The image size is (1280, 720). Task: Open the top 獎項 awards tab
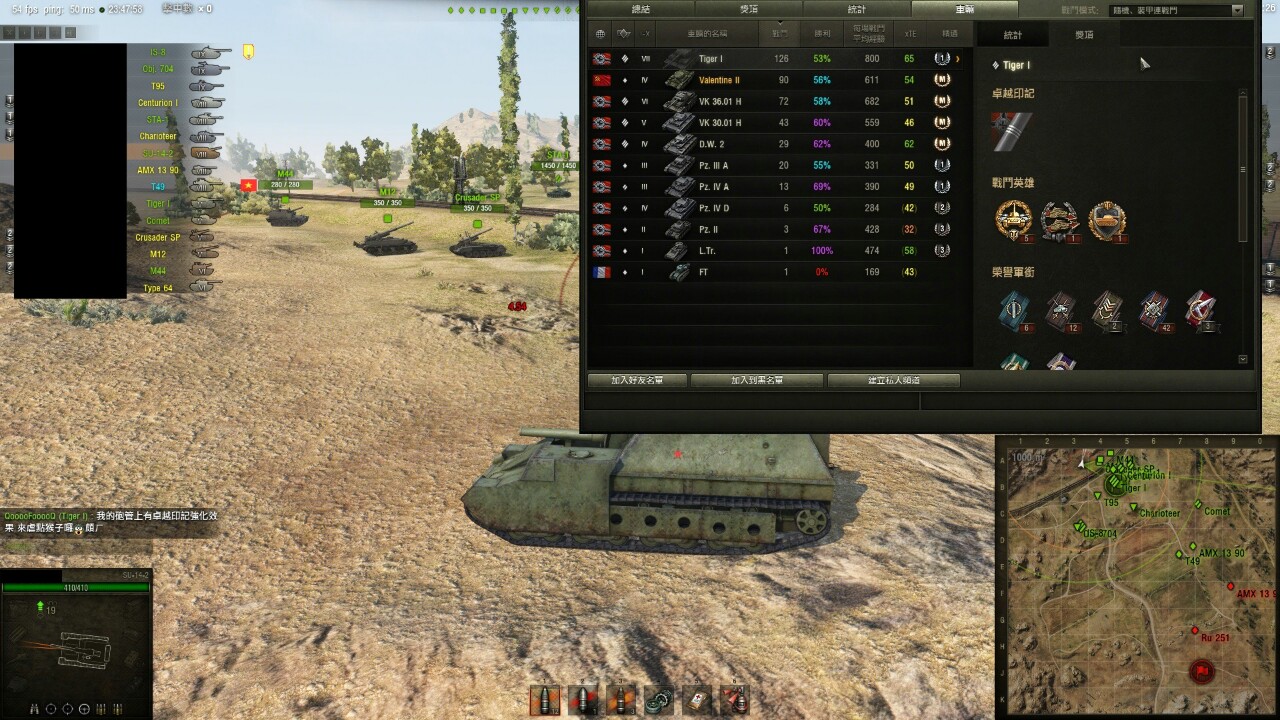point(748,9)
